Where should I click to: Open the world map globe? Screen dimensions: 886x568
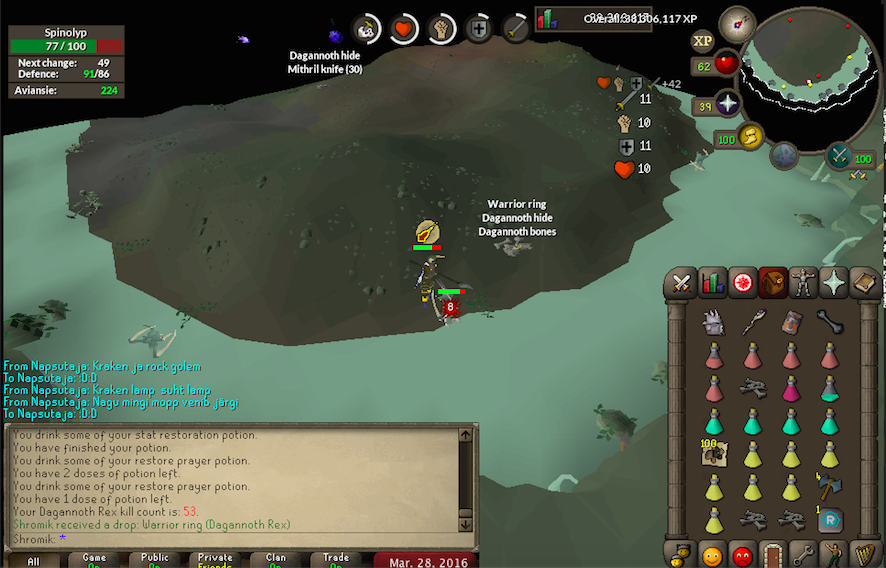coord(785,155)
